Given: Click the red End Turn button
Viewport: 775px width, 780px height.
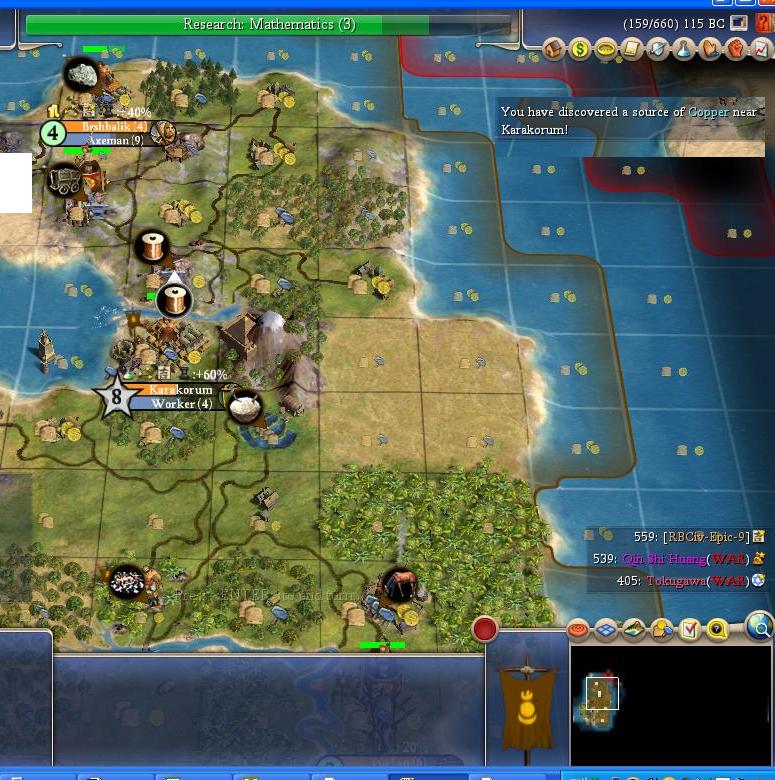Looking at the screenshot, I should [485, 629].
